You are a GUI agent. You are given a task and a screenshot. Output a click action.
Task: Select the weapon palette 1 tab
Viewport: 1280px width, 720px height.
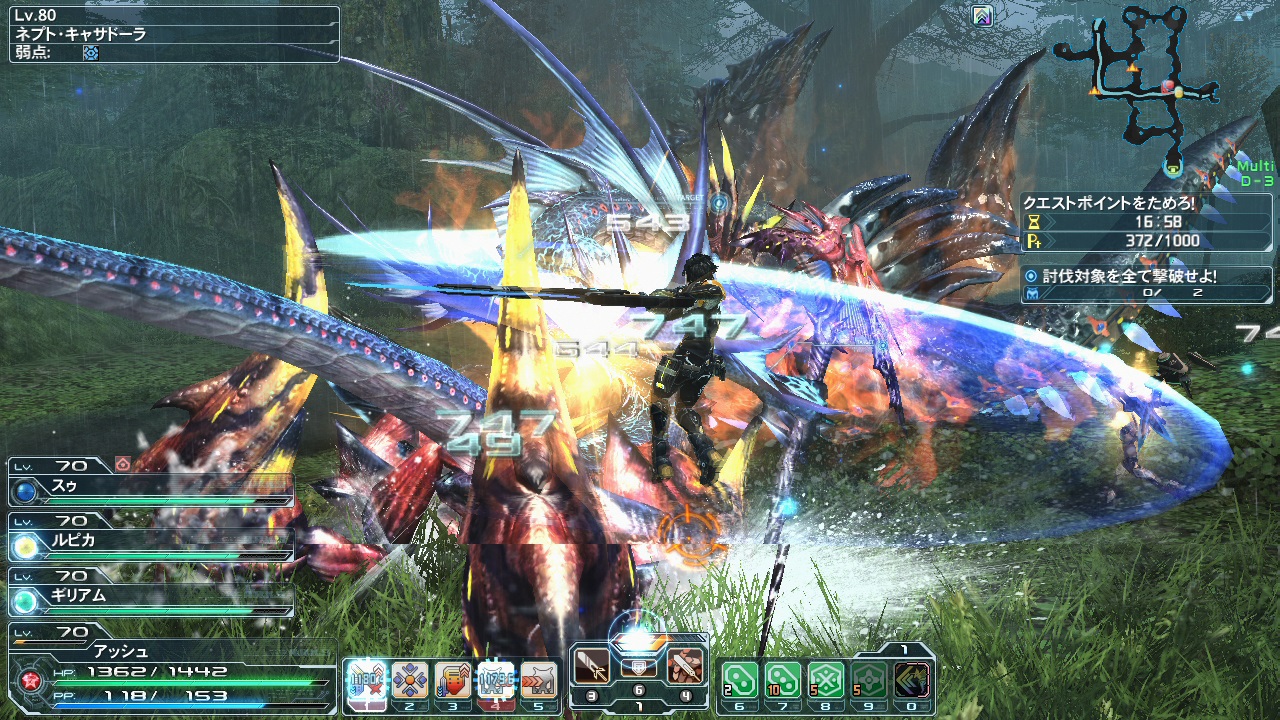click(639, 705)
